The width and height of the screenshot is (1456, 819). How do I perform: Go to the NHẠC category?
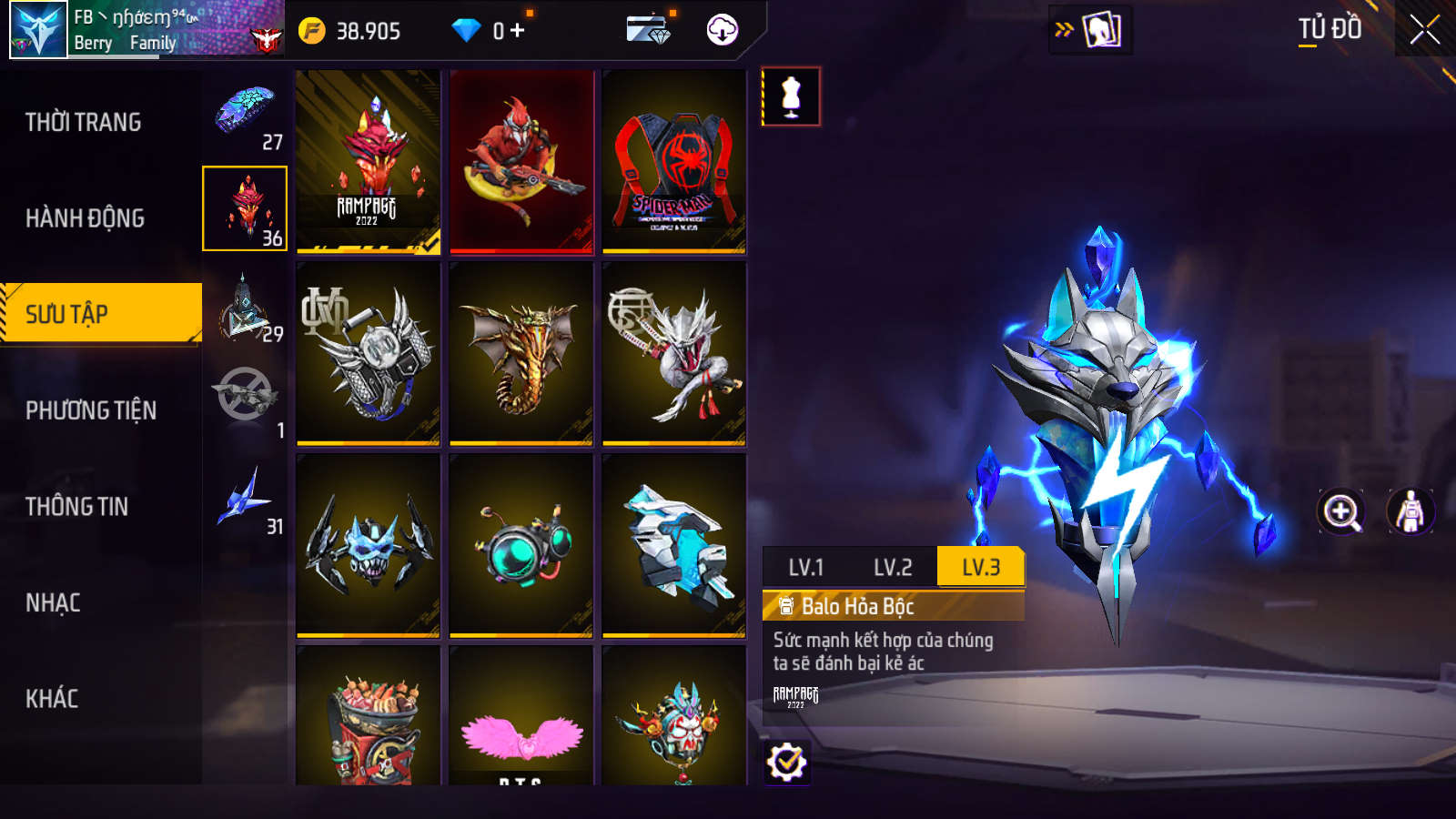[x=53, y=602]
